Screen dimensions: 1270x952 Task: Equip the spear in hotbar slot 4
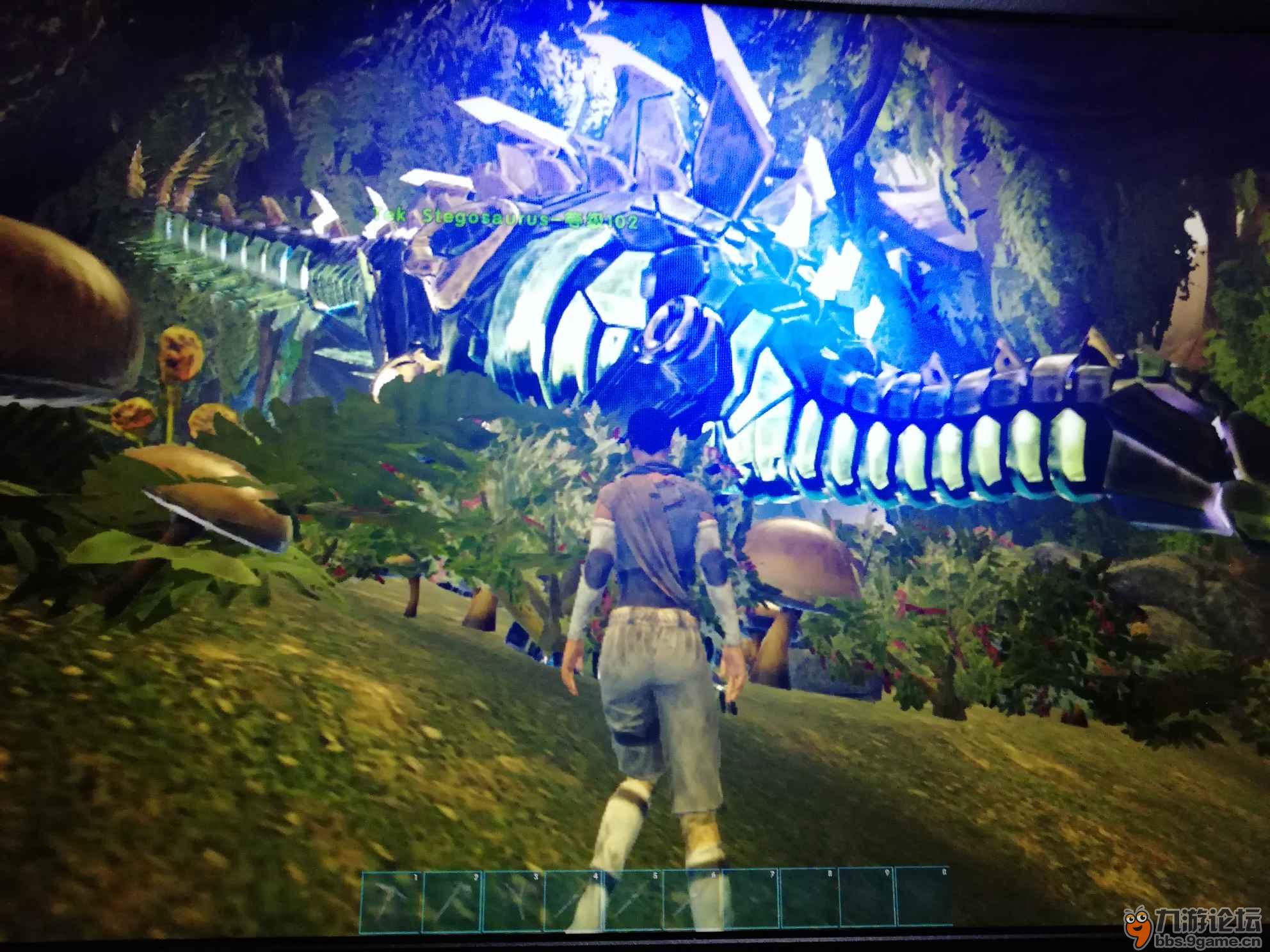(573, 896)
